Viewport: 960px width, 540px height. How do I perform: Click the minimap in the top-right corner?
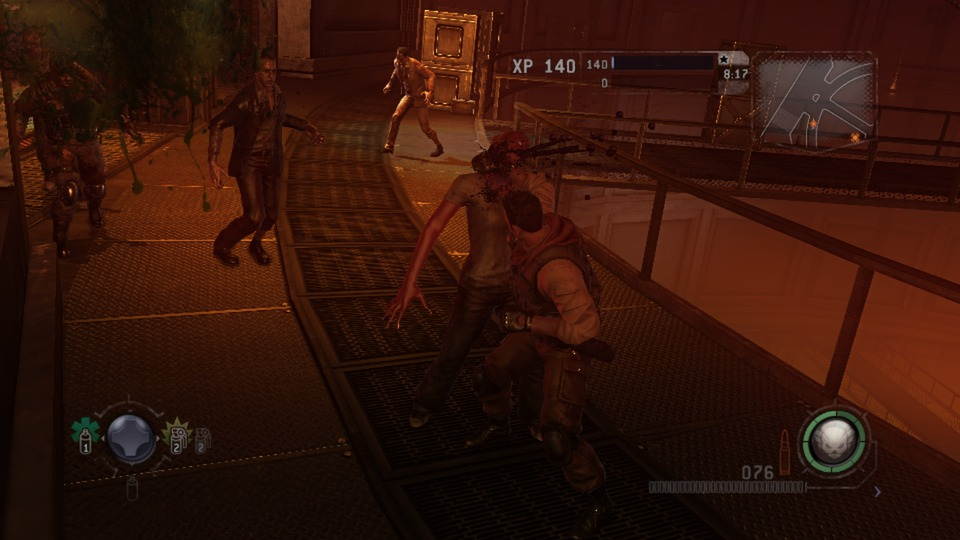pyautogui.click(x=814, y=98)
